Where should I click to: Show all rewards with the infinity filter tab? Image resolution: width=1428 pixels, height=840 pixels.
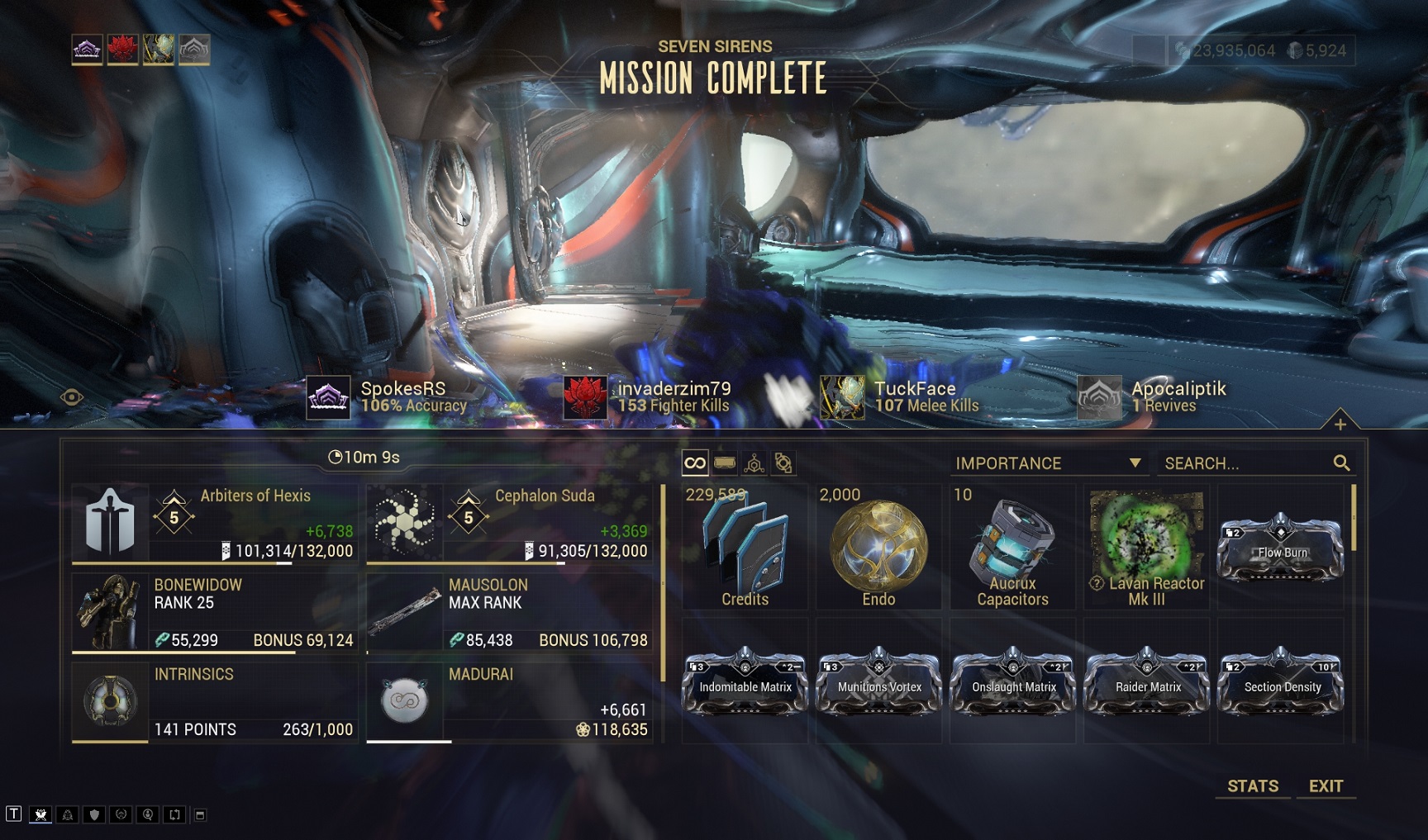tap(695, 463)
